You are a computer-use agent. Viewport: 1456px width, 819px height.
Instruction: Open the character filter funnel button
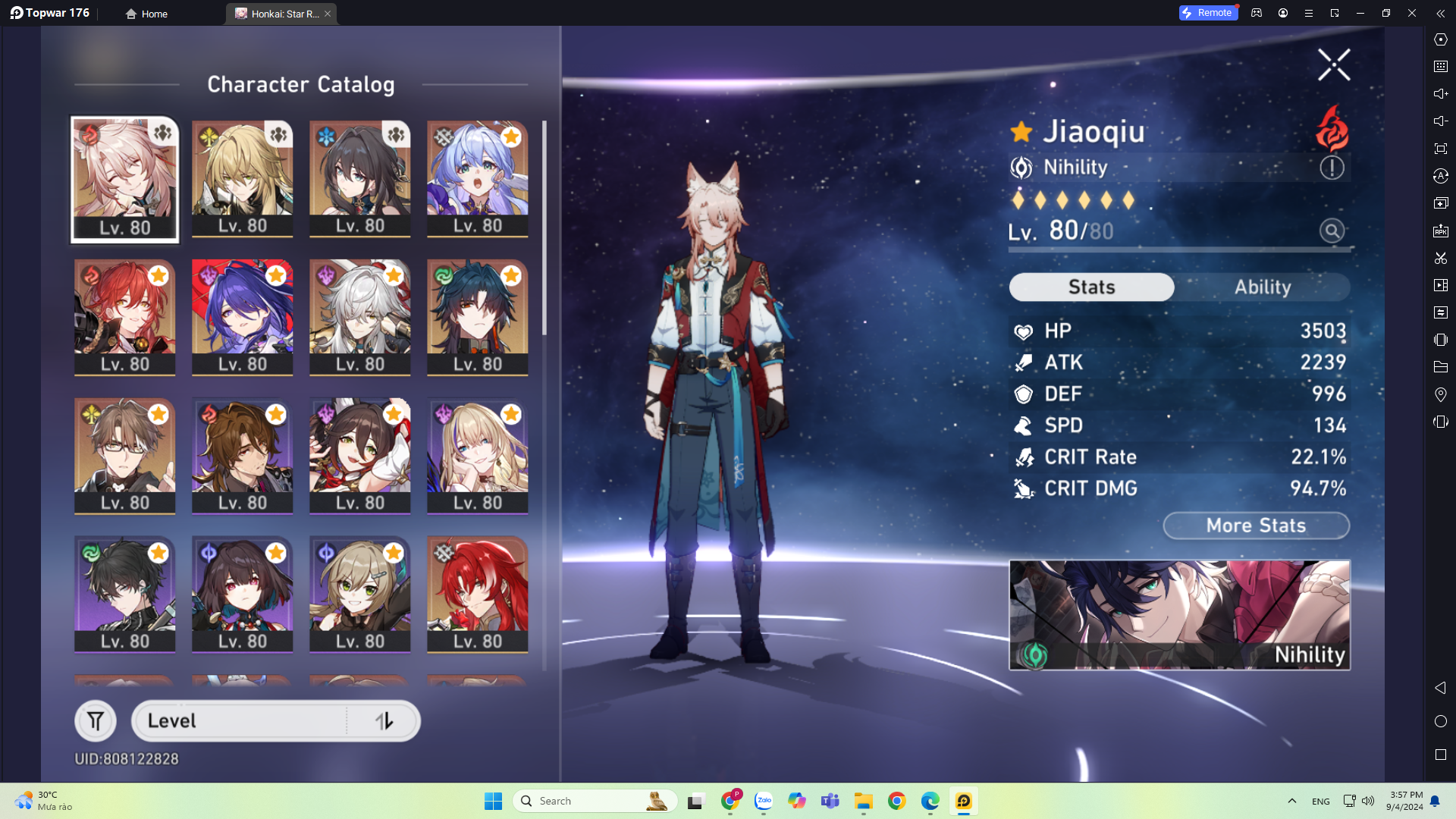click(x=96, y=720)
